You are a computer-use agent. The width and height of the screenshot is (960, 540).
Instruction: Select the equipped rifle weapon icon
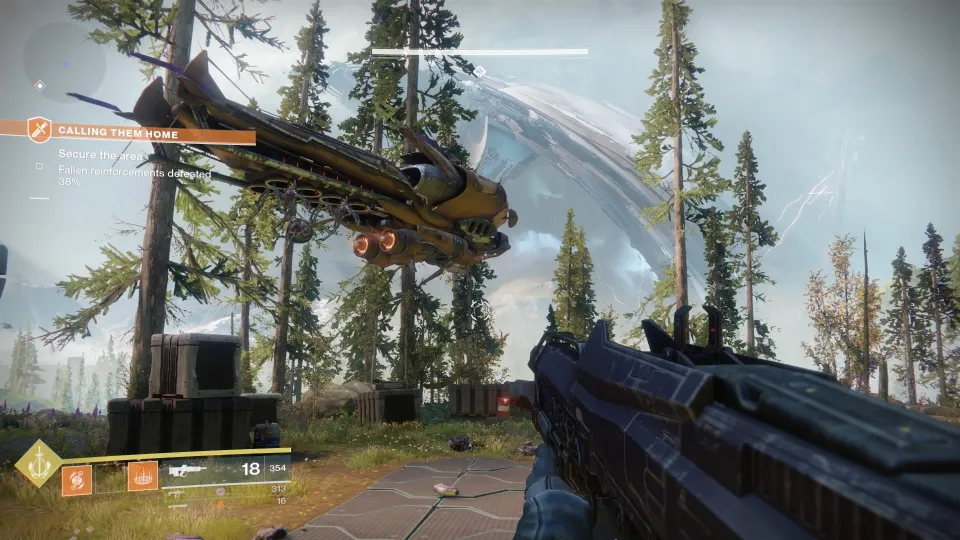[188, 470]
